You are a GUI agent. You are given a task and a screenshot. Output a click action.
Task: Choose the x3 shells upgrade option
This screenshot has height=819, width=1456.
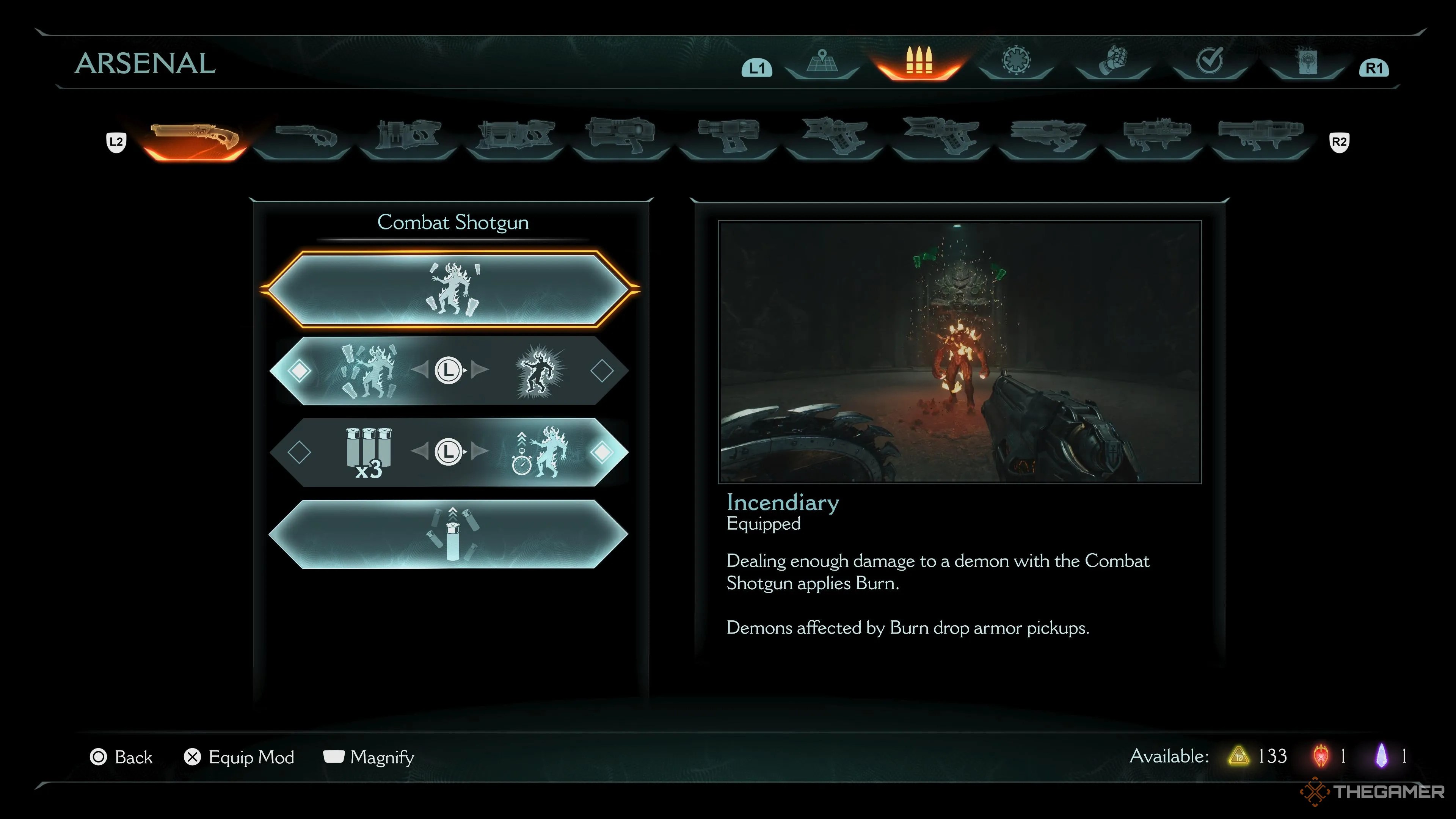point(368,452)
